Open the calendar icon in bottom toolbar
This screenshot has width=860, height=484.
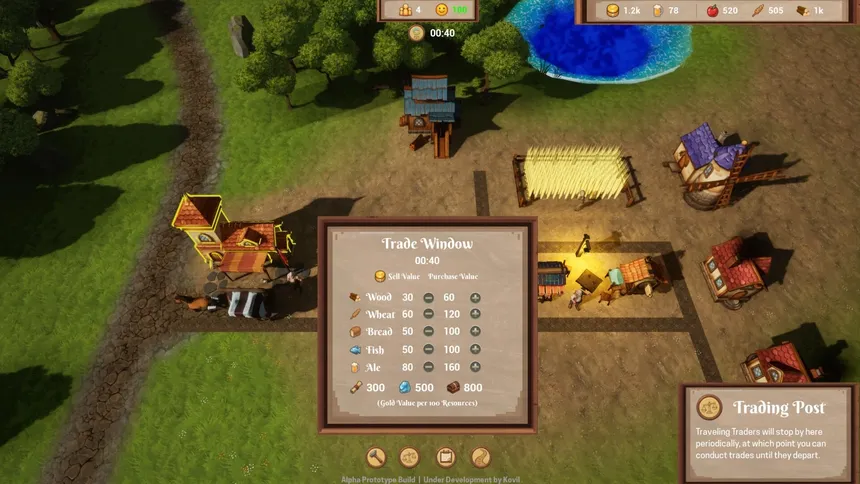pyautogui.click(x=446, y=457)
